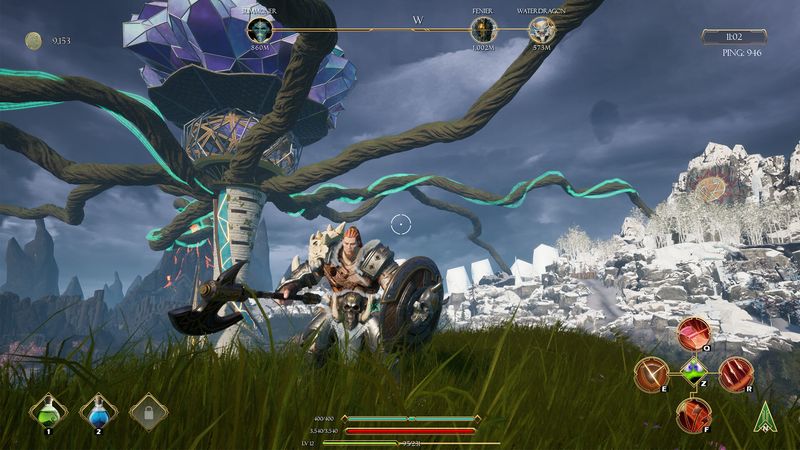This screenshot has width=800, height=450.
Task: Click the gold coin currency icon
Action: 34,40
